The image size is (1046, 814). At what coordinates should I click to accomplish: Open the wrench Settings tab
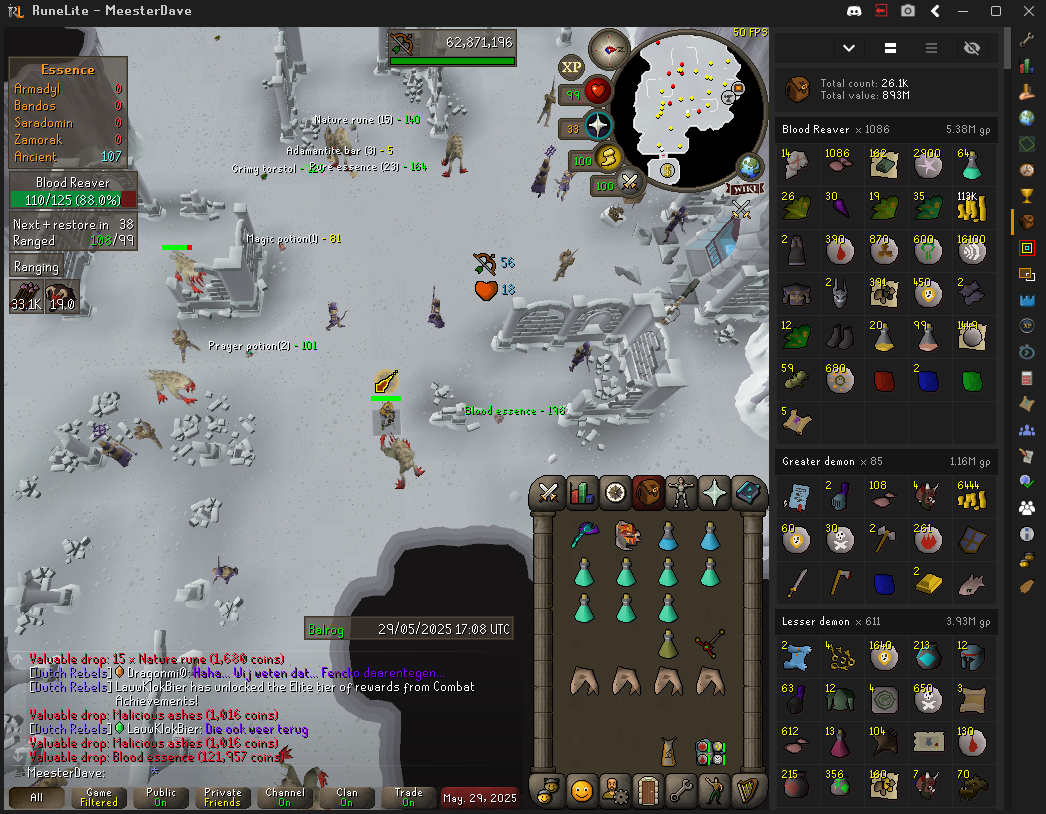pos(681,790)
